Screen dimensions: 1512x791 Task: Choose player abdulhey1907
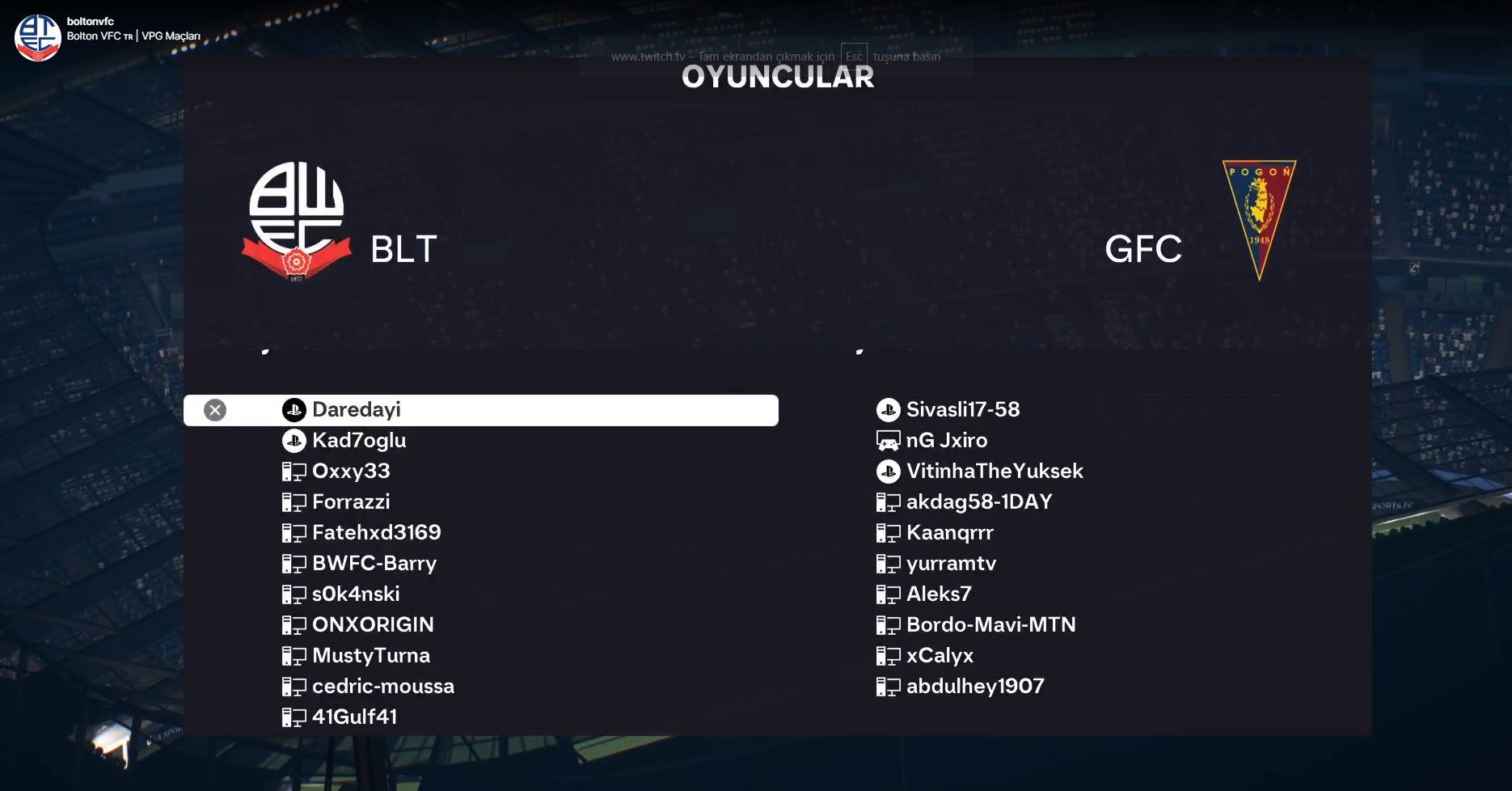[974, 687]
